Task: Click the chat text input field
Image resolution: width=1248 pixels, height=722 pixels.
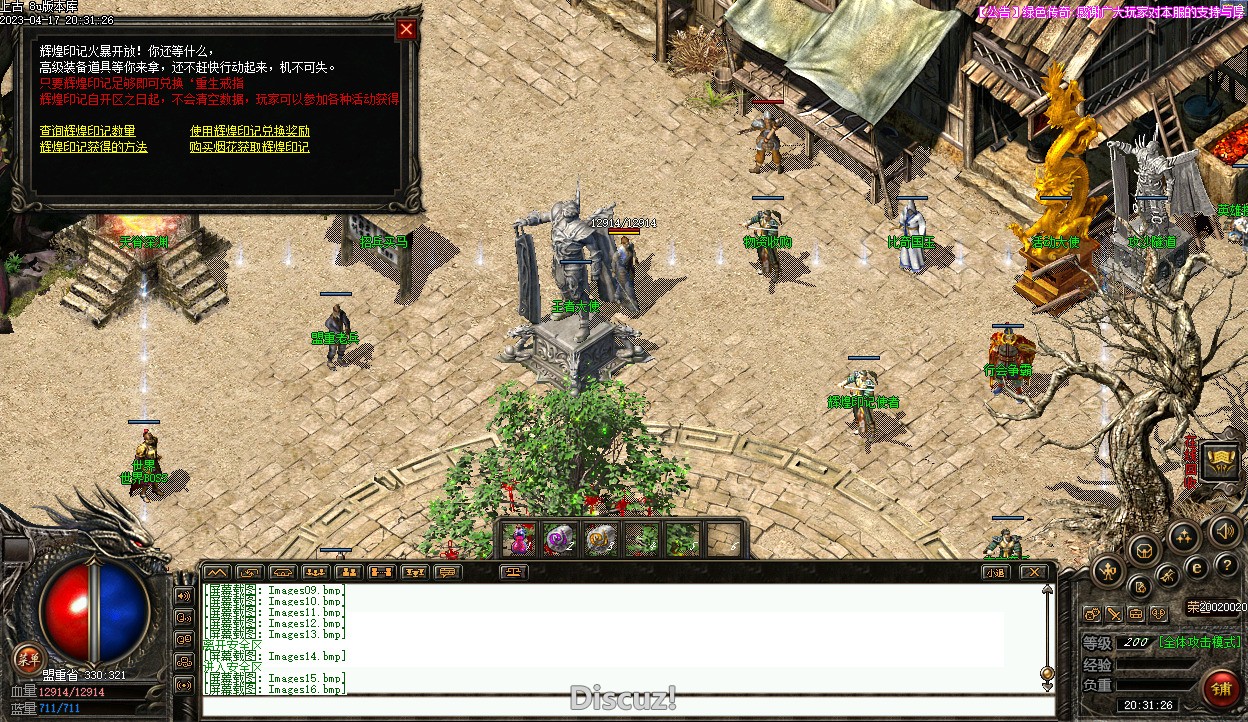Action: 620,706
